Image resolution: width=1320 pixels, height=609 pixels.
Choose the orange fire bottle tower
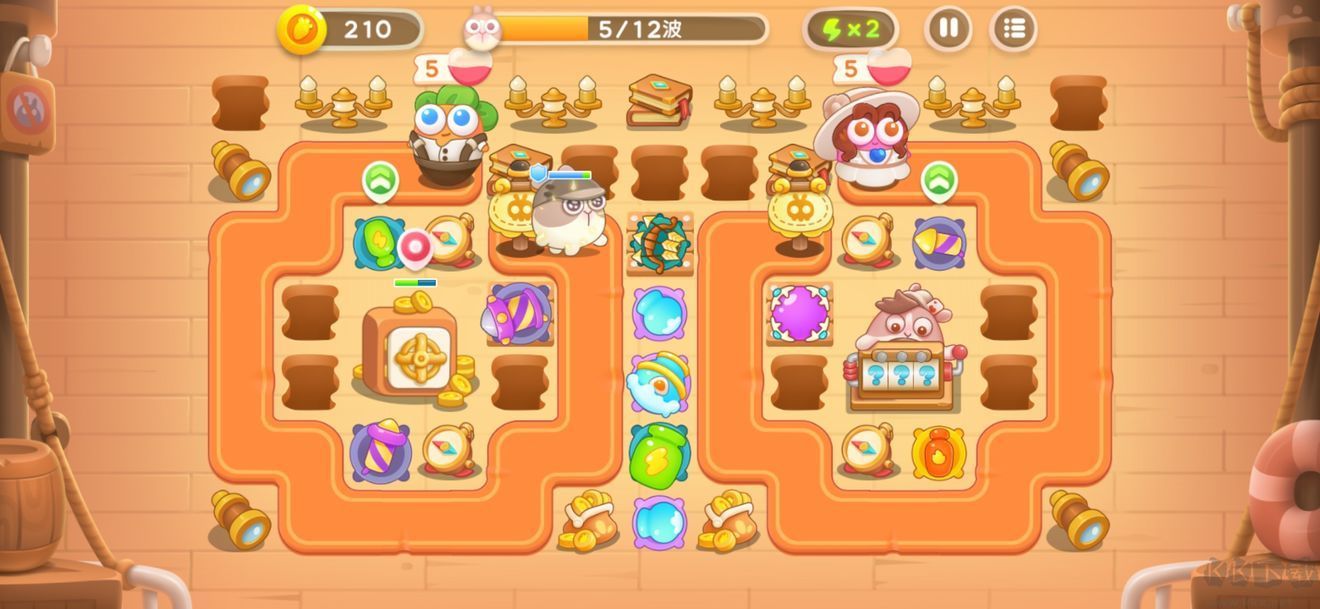coord(938,453)
